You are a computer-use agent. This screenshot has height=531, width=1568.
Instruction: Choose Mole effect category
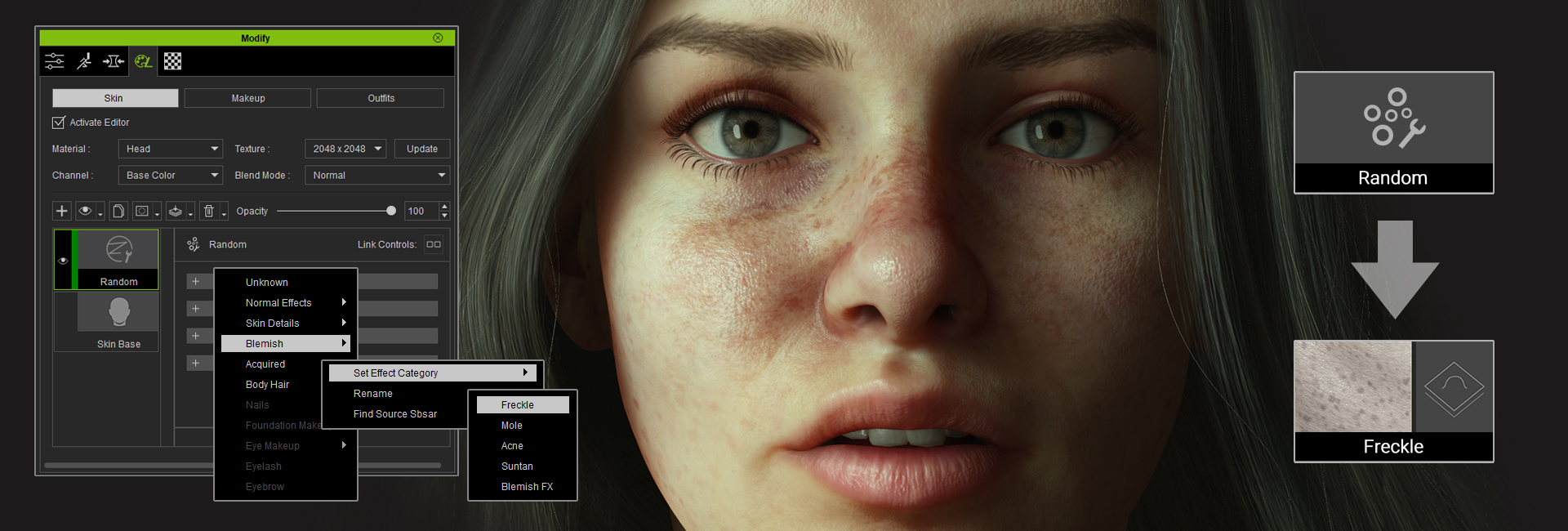(512, 426)
